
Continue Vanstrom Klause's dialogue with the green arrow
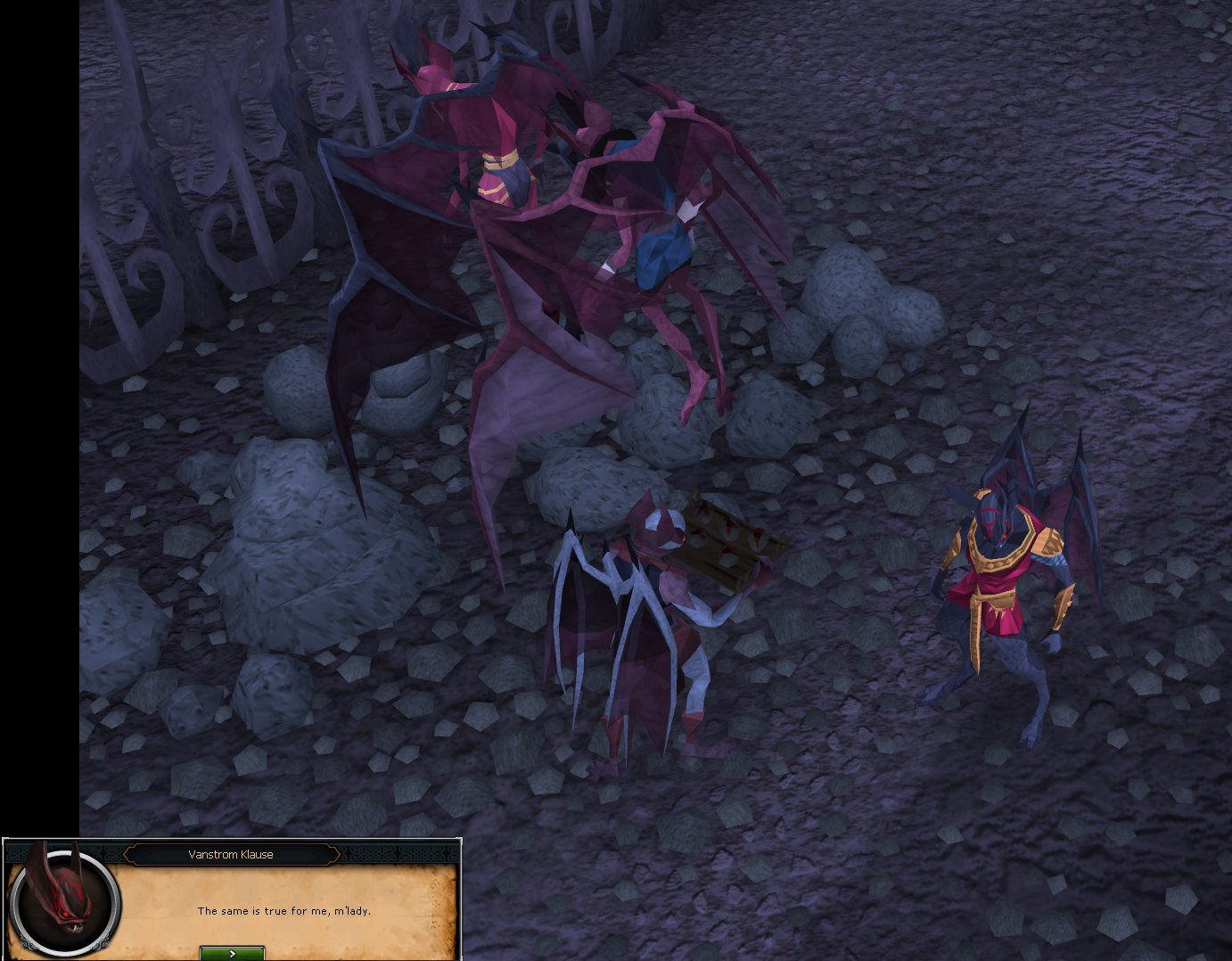click(232, 953)
